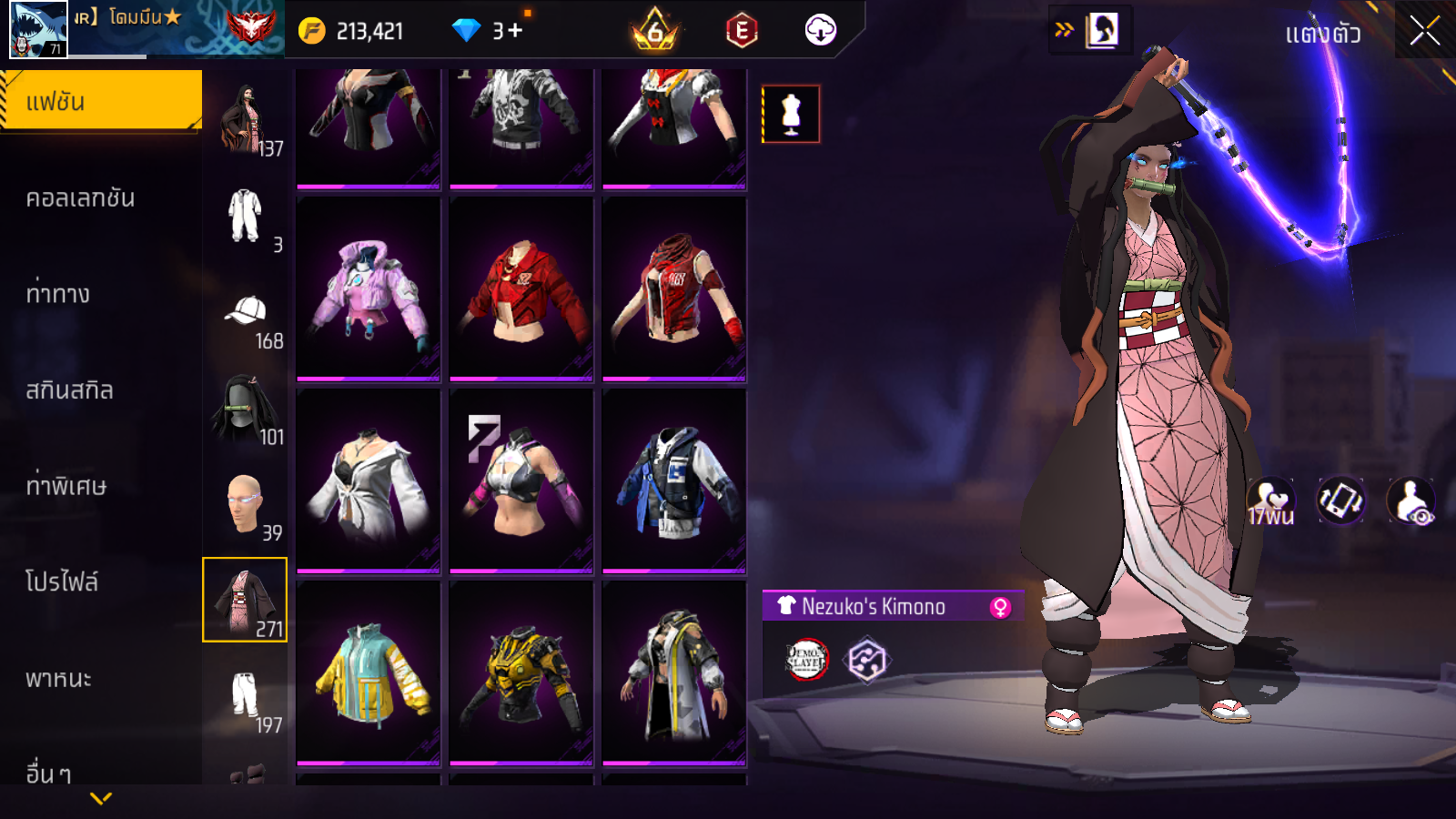Close the wardrobe screen
Screen dimensions: 1456x819
point(1424,31)
